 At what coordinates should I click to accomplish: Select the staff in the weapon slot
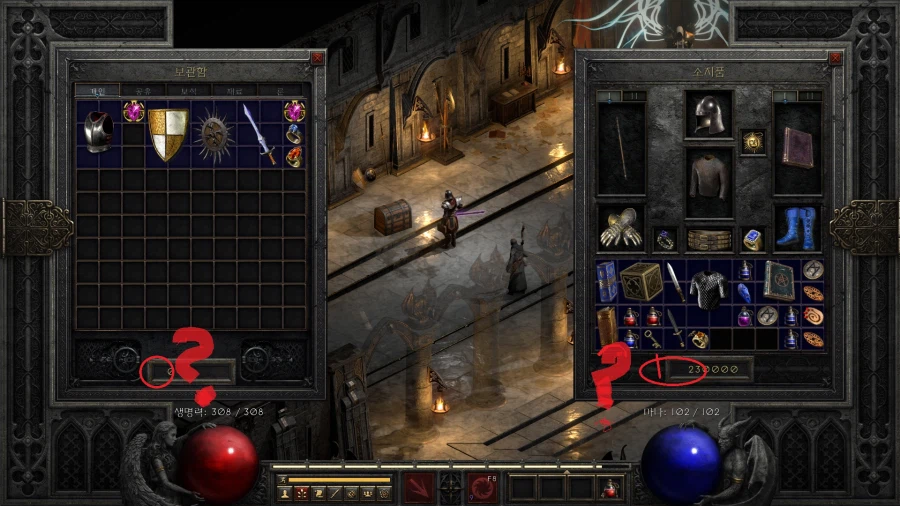coord(621,150)
